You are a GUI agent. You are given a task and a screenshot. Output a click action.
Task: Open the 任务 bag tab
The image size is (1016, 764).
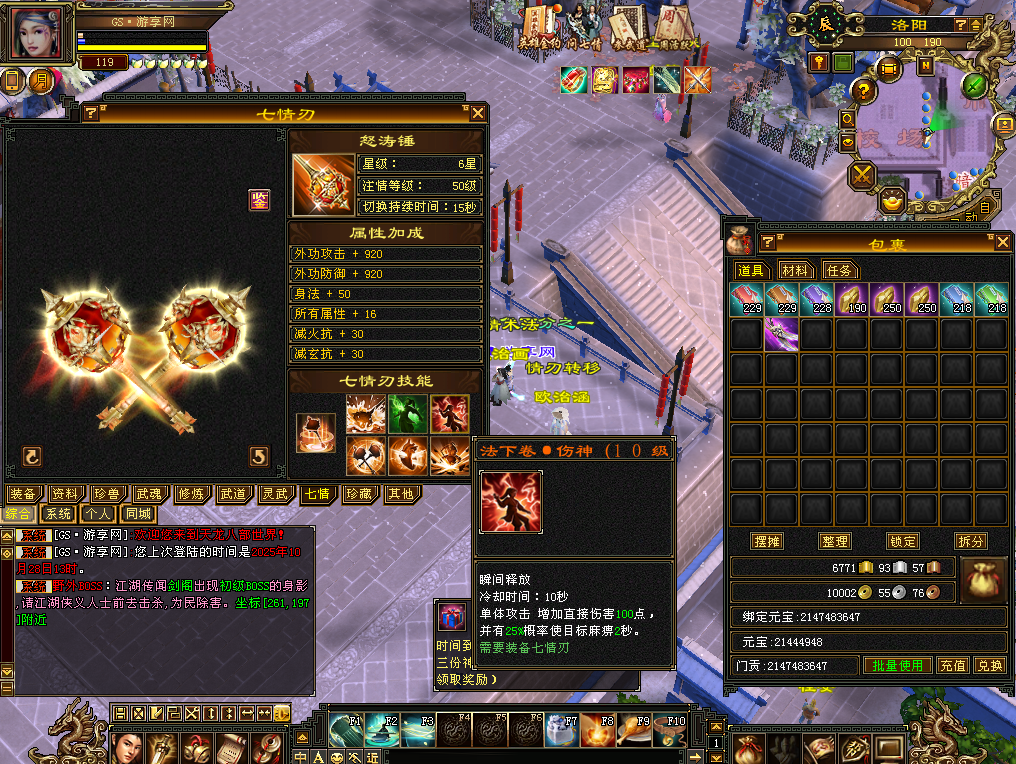pos(840,270)
